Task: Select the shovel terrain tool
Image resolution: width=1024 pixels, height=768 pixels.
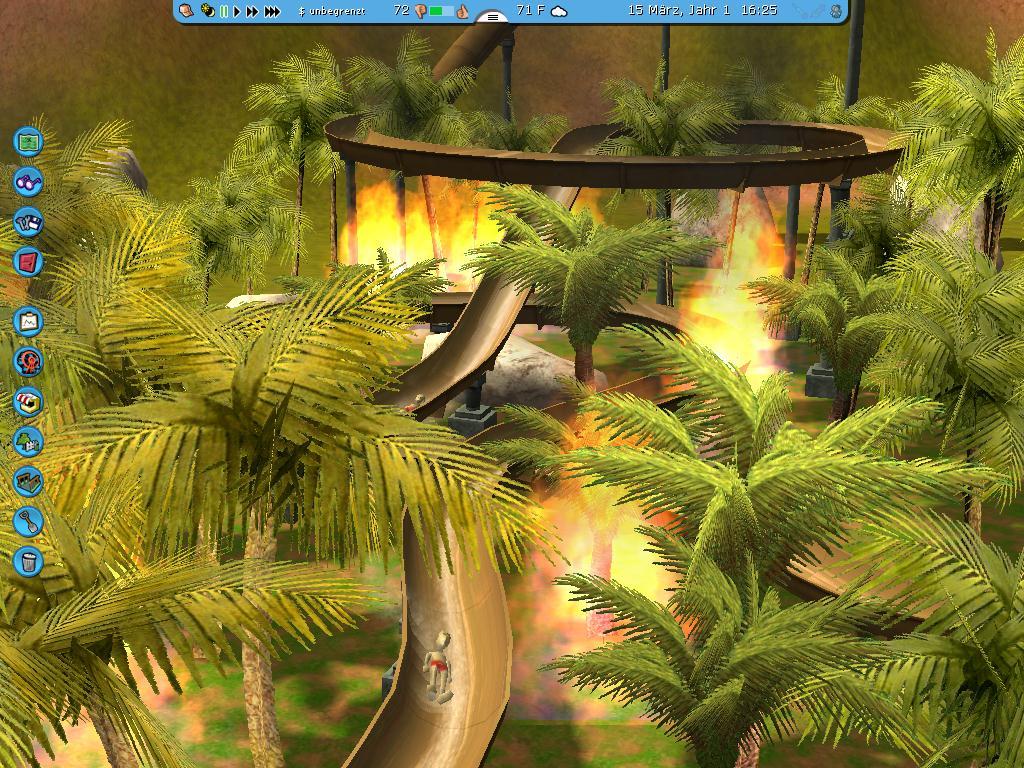Action: pos(28,521)
